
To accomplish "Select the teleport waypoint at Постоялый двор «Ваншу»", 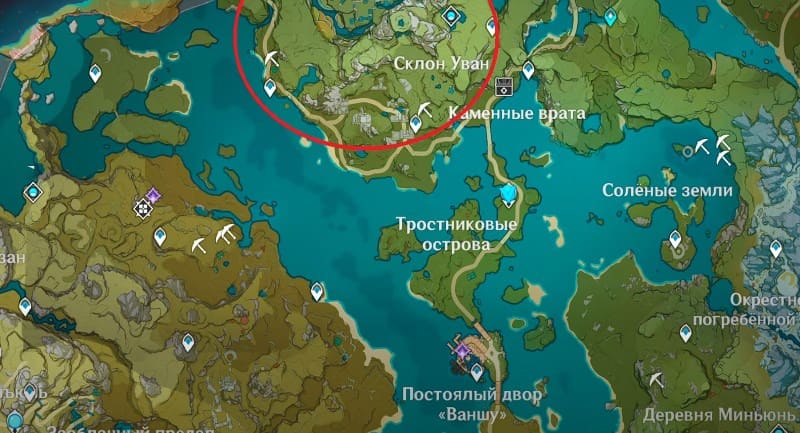I will click(477, 372).
